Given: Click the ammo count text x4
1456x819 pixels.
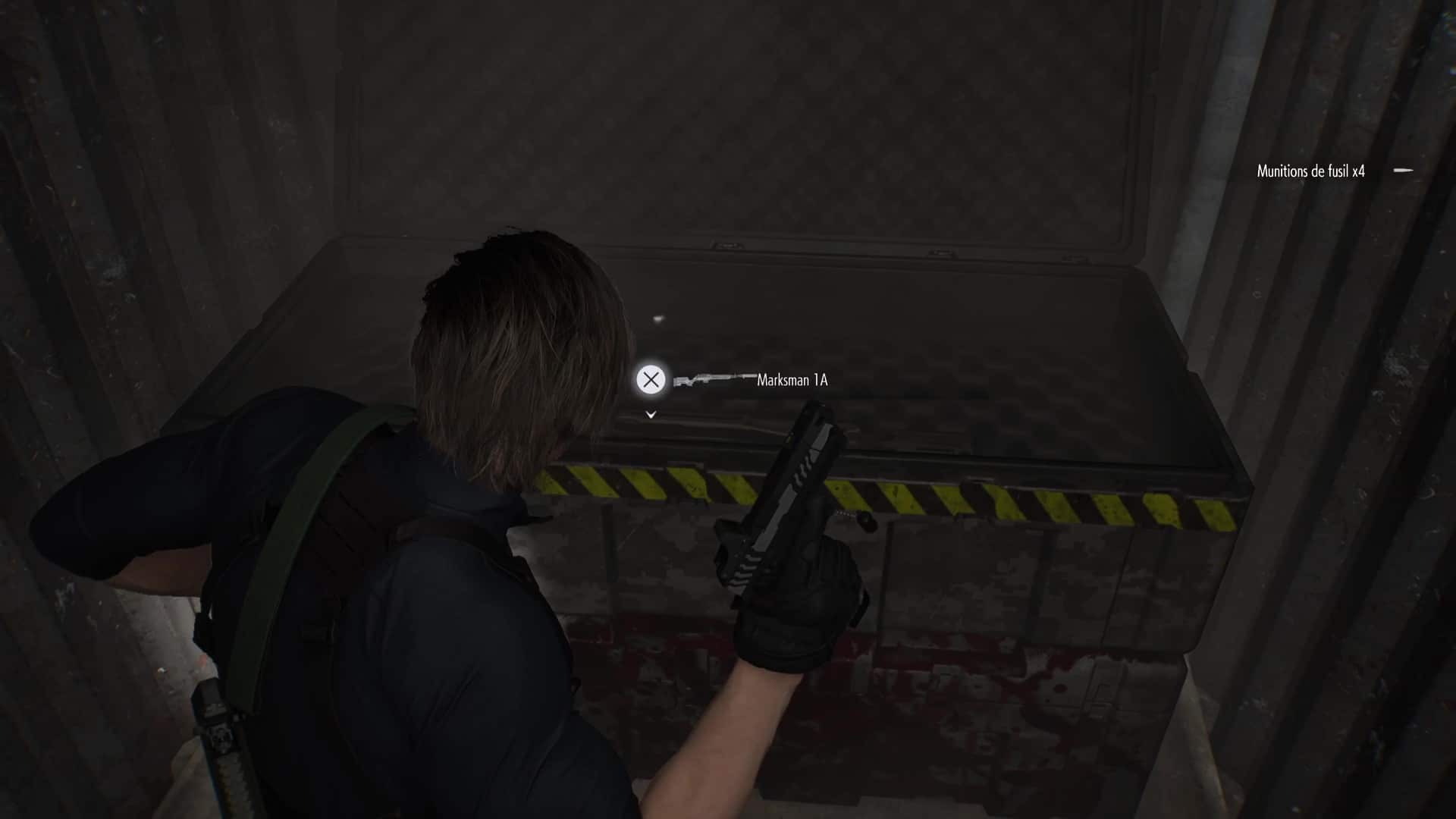Looking at the screenshot, I should pos(1360,171).
